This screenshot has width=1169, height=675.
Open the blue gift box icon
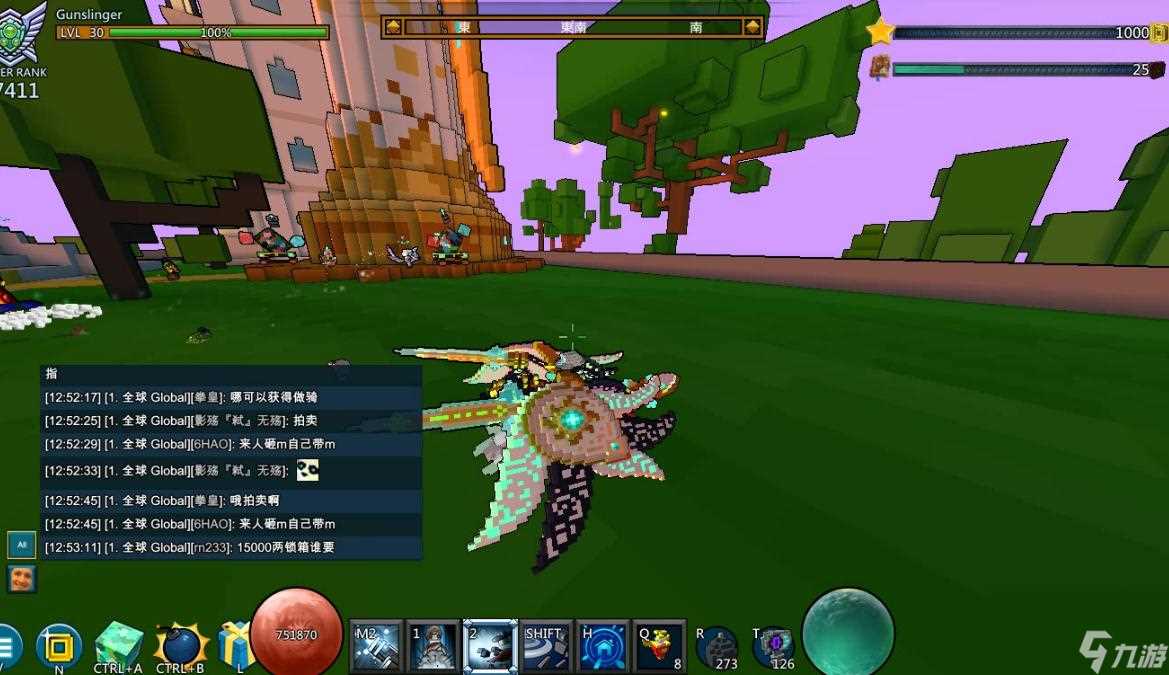pos(236,645)
